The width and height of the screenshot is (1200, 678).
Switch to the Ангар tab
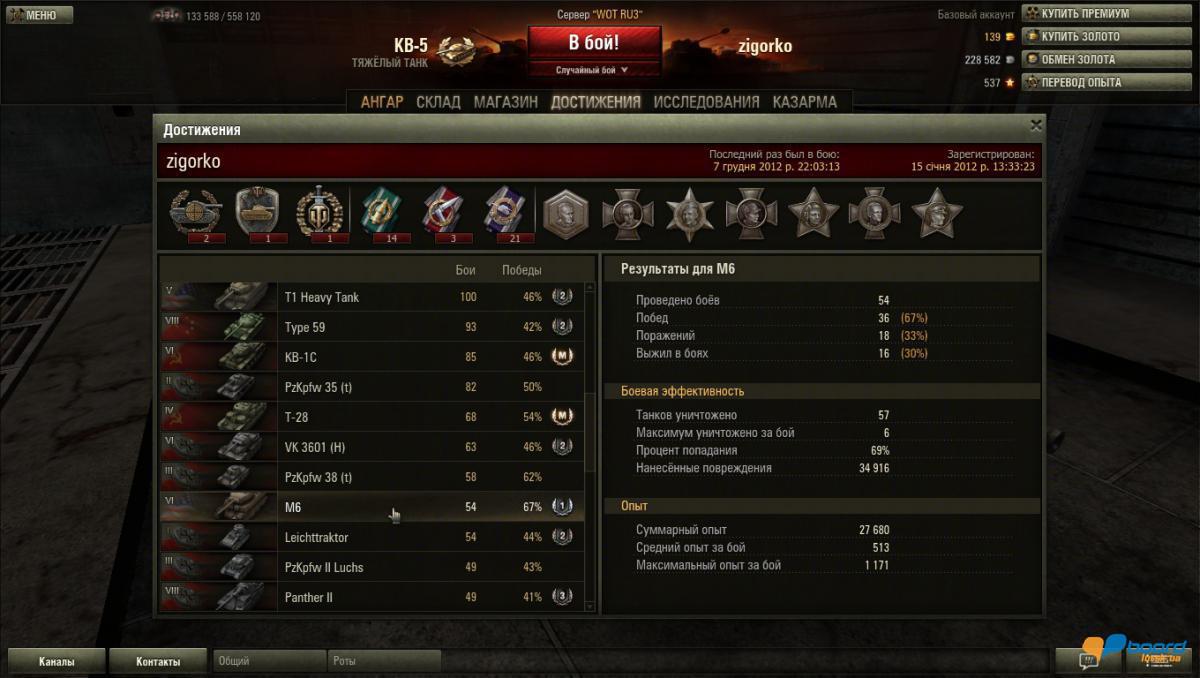pos(382,102)
